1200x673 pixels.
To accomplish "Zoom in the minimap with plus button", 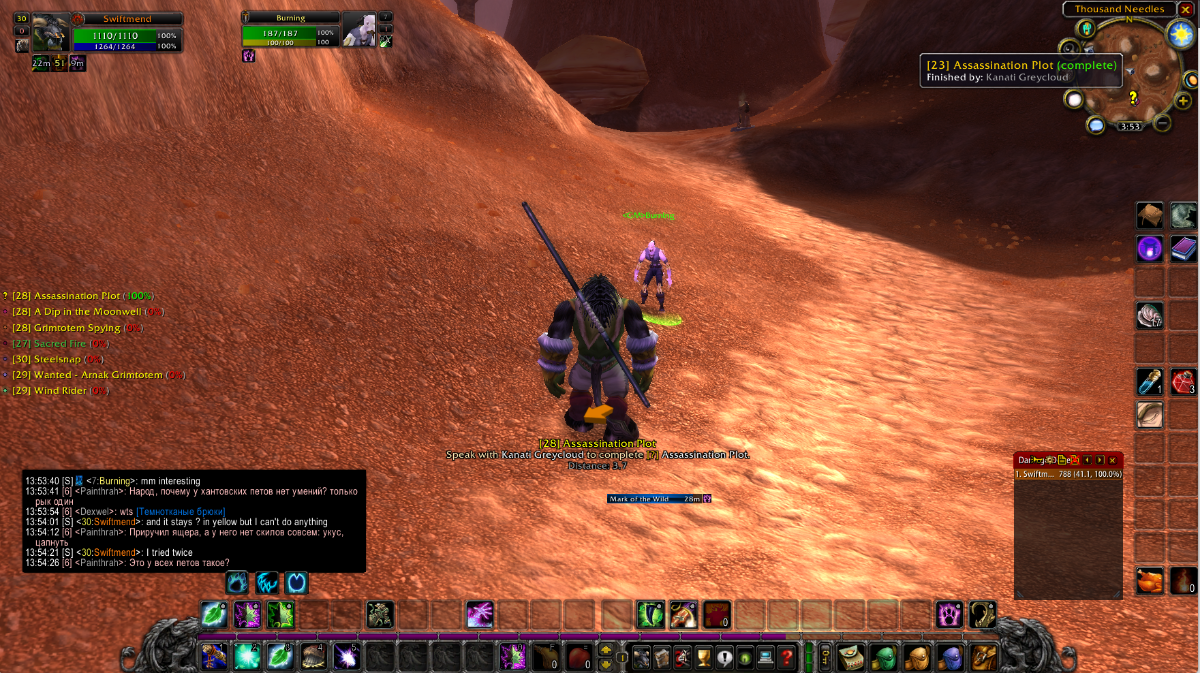I will click(1183, 101).
